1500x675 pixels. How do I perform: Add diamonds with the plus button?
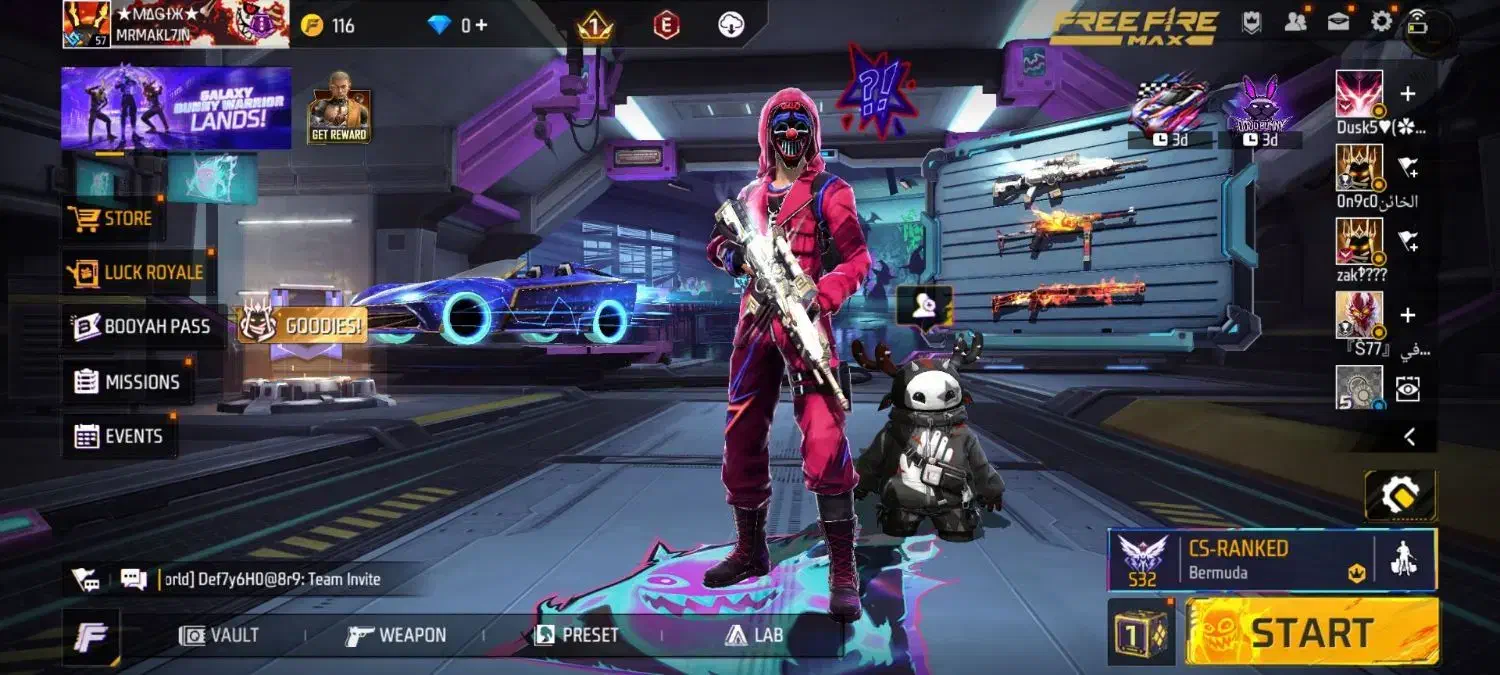pyautogui.click(x=481, y=25)
